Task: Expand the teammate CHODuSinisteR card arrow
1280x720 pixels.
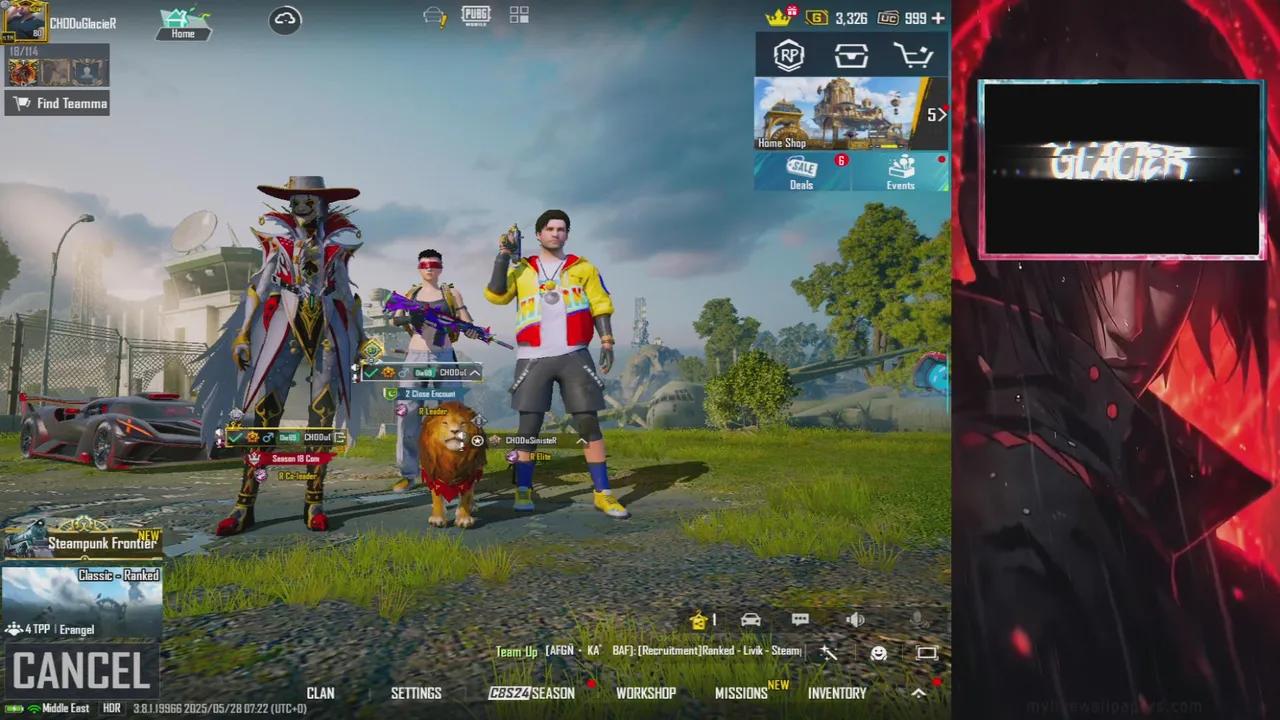Action: coord(581,440)
